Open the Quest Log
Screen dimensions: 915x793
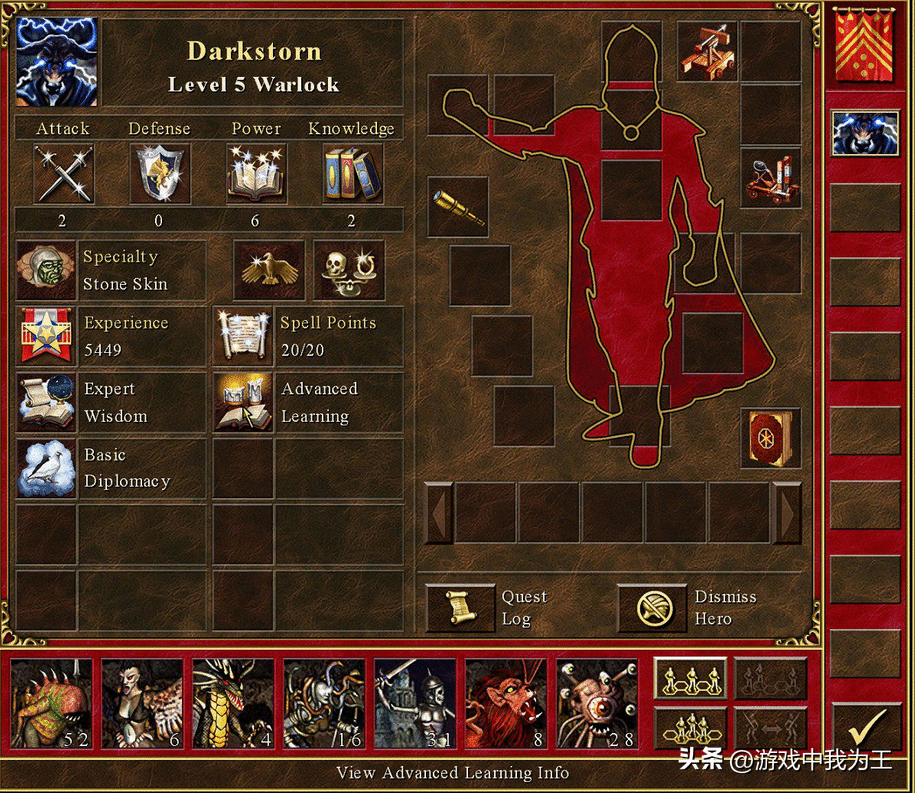(461, 608)
